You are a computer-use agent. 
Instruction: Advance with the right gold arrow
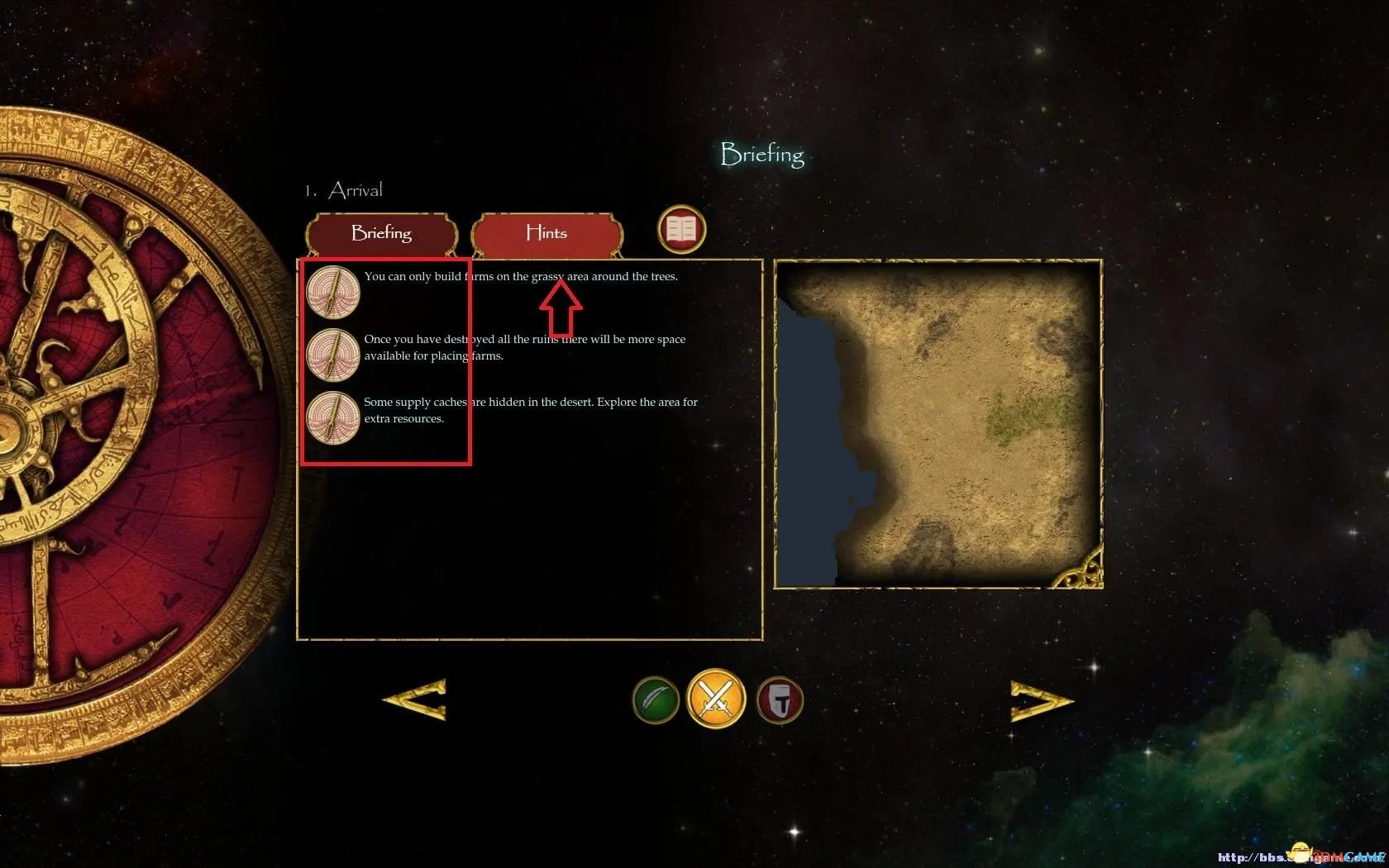coord(1041,700)
